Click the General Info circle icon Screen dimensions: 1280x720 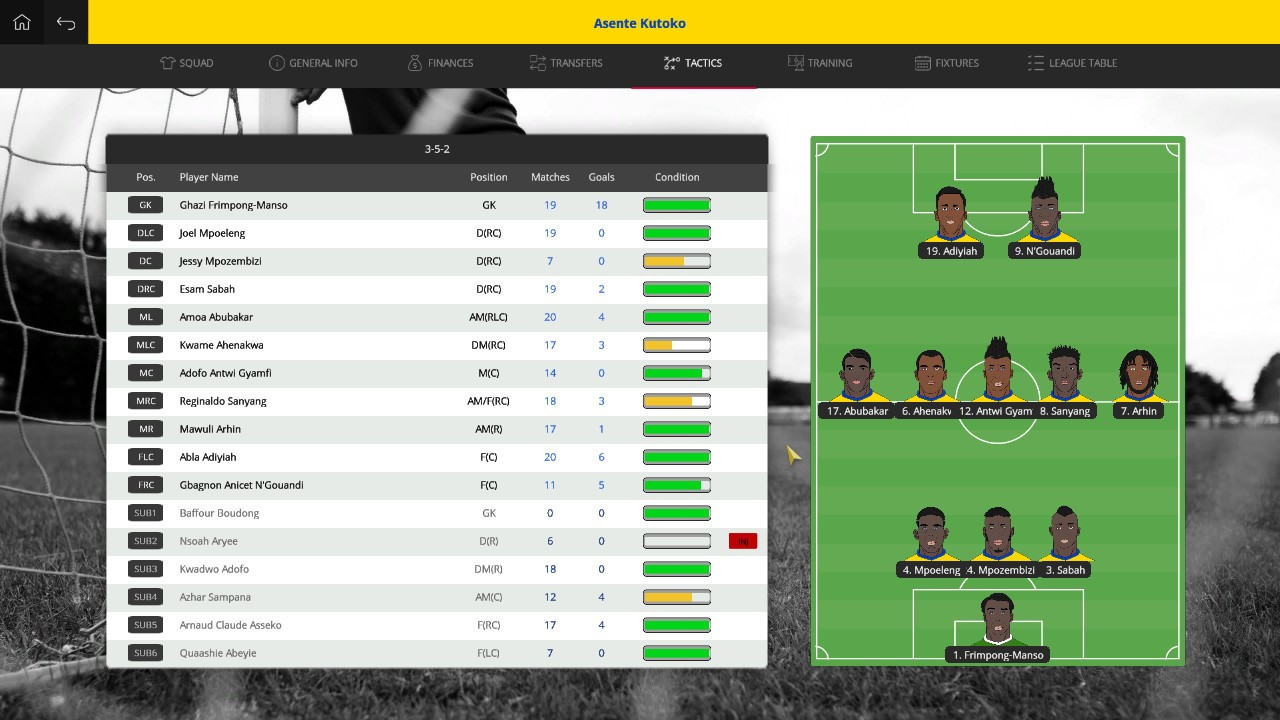pyautogui.click(x=276, y=62)
